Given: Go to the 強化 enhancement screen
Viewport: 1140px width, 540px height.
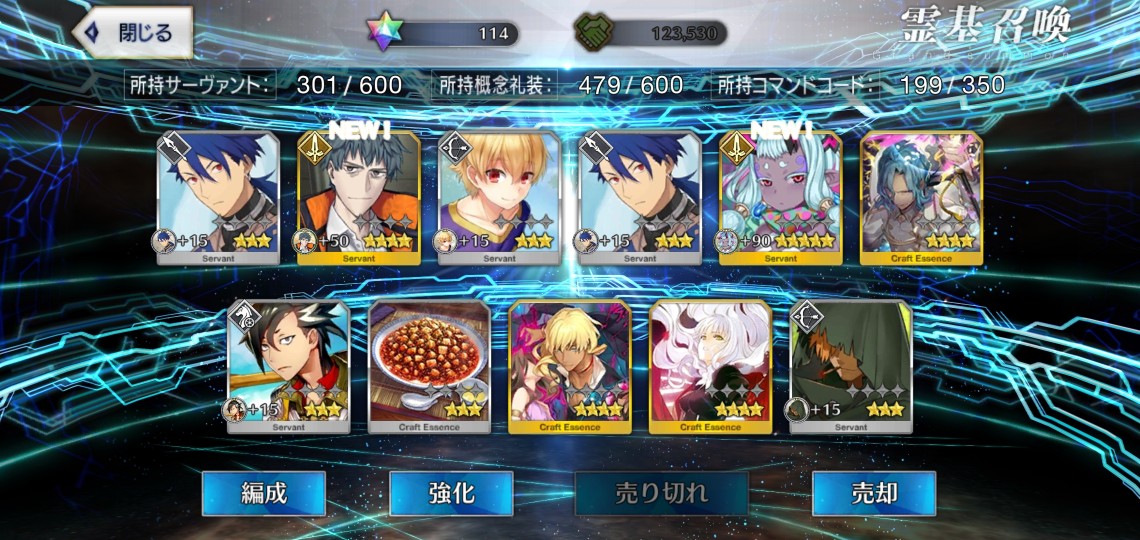Looking at the screenshot, I should click(451, 493).
